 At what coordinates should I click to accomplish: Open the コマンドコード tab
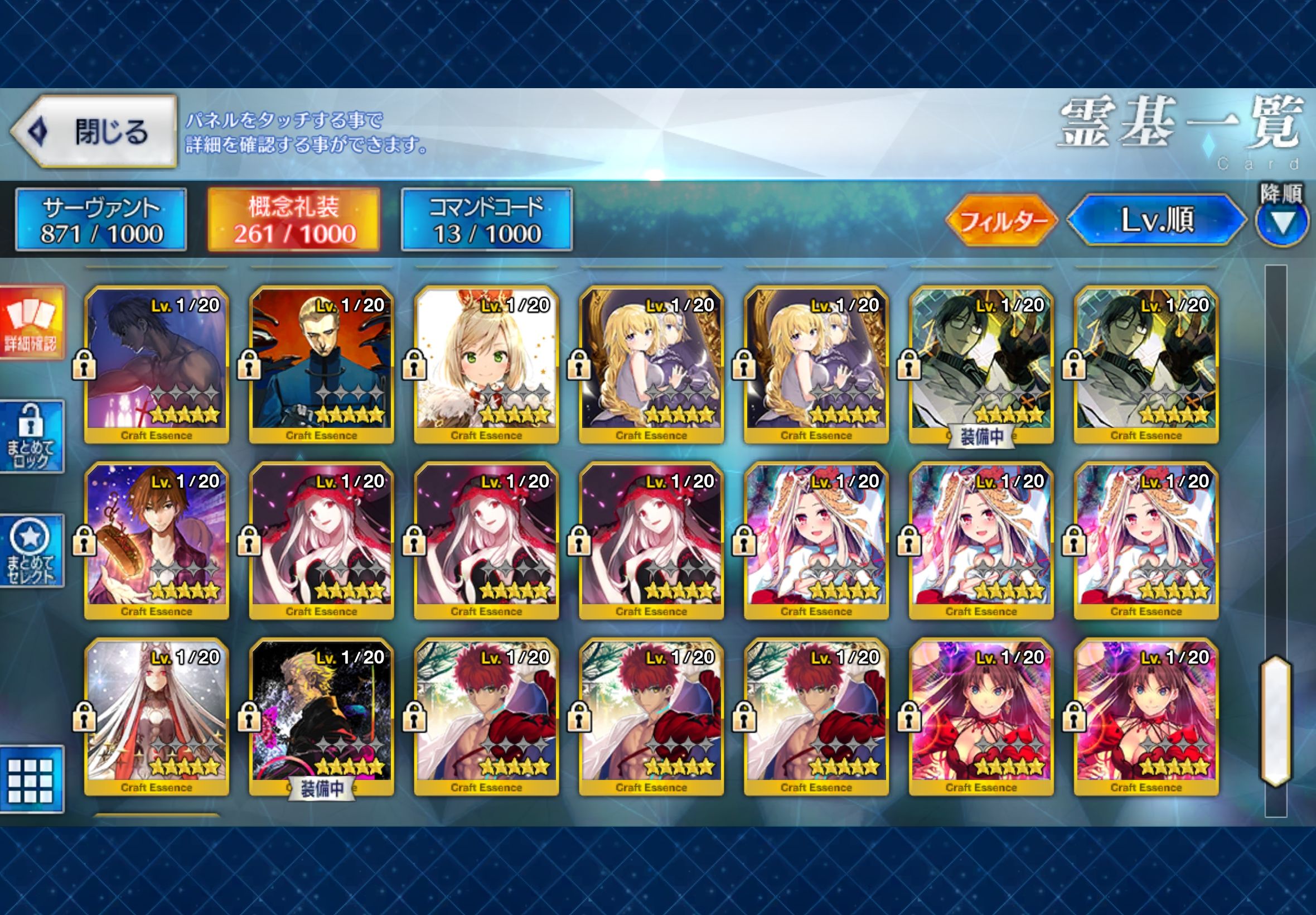pyautogui.click(x=486, y=220)
